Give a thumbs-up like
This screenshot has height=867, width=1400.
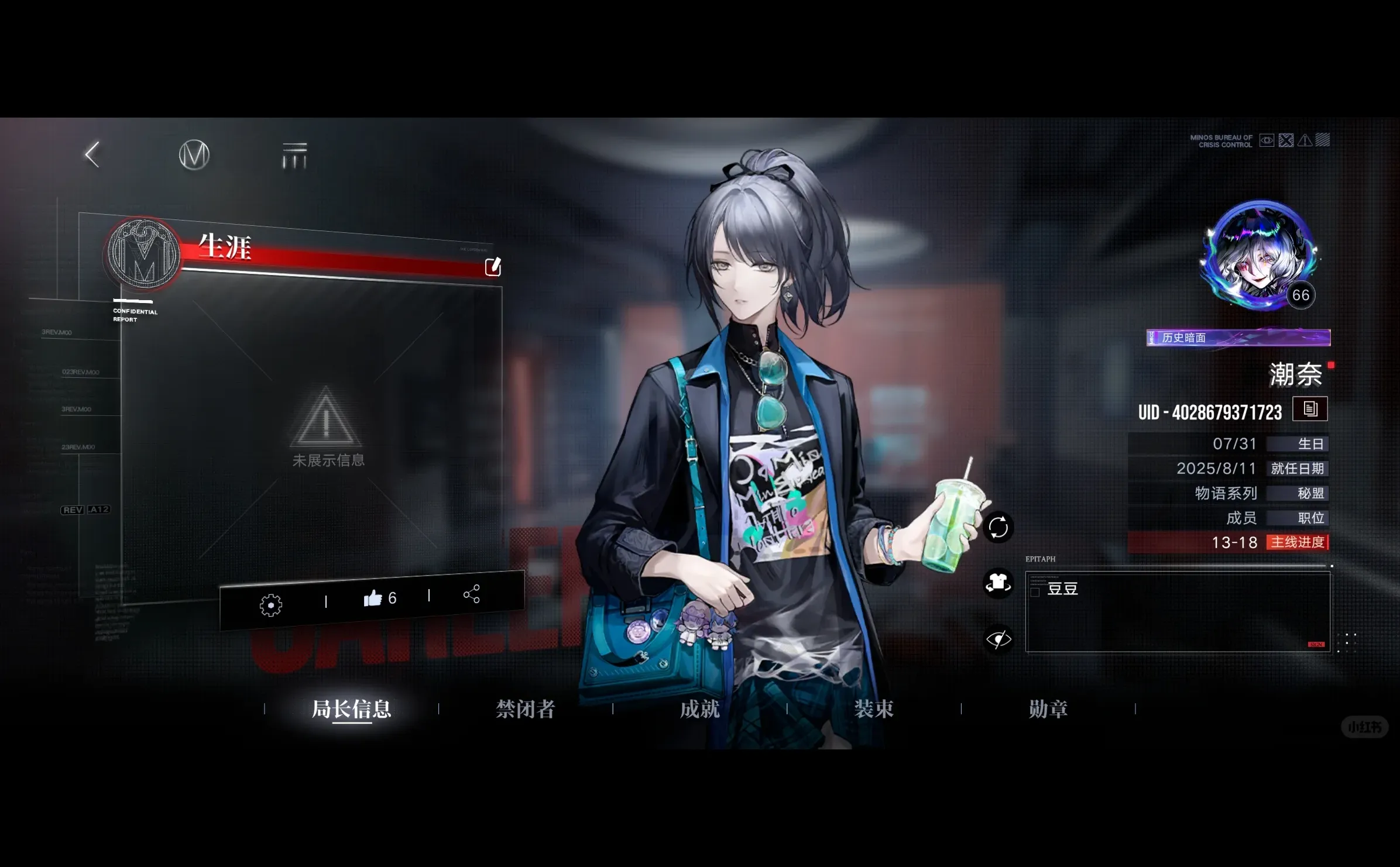(x=373, y=598)
